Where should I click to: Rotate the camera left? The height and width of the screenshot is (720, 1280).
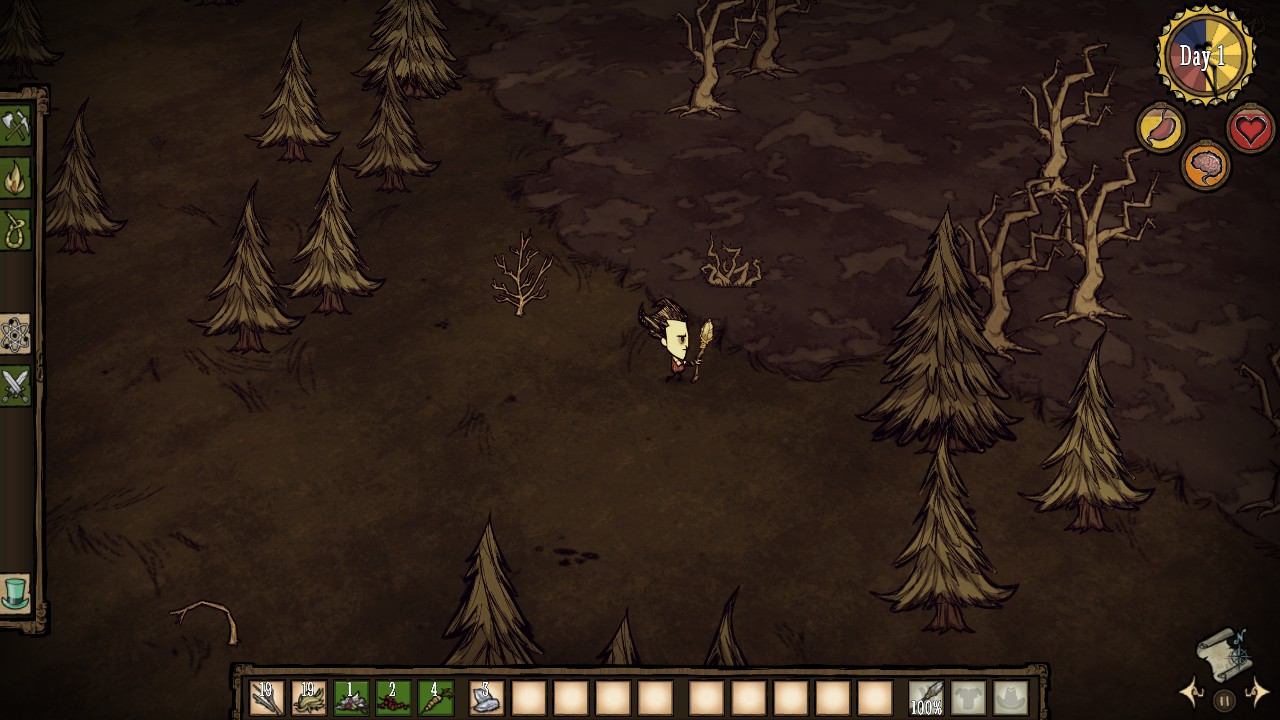pyautogui.click(x=1192, y=692)
